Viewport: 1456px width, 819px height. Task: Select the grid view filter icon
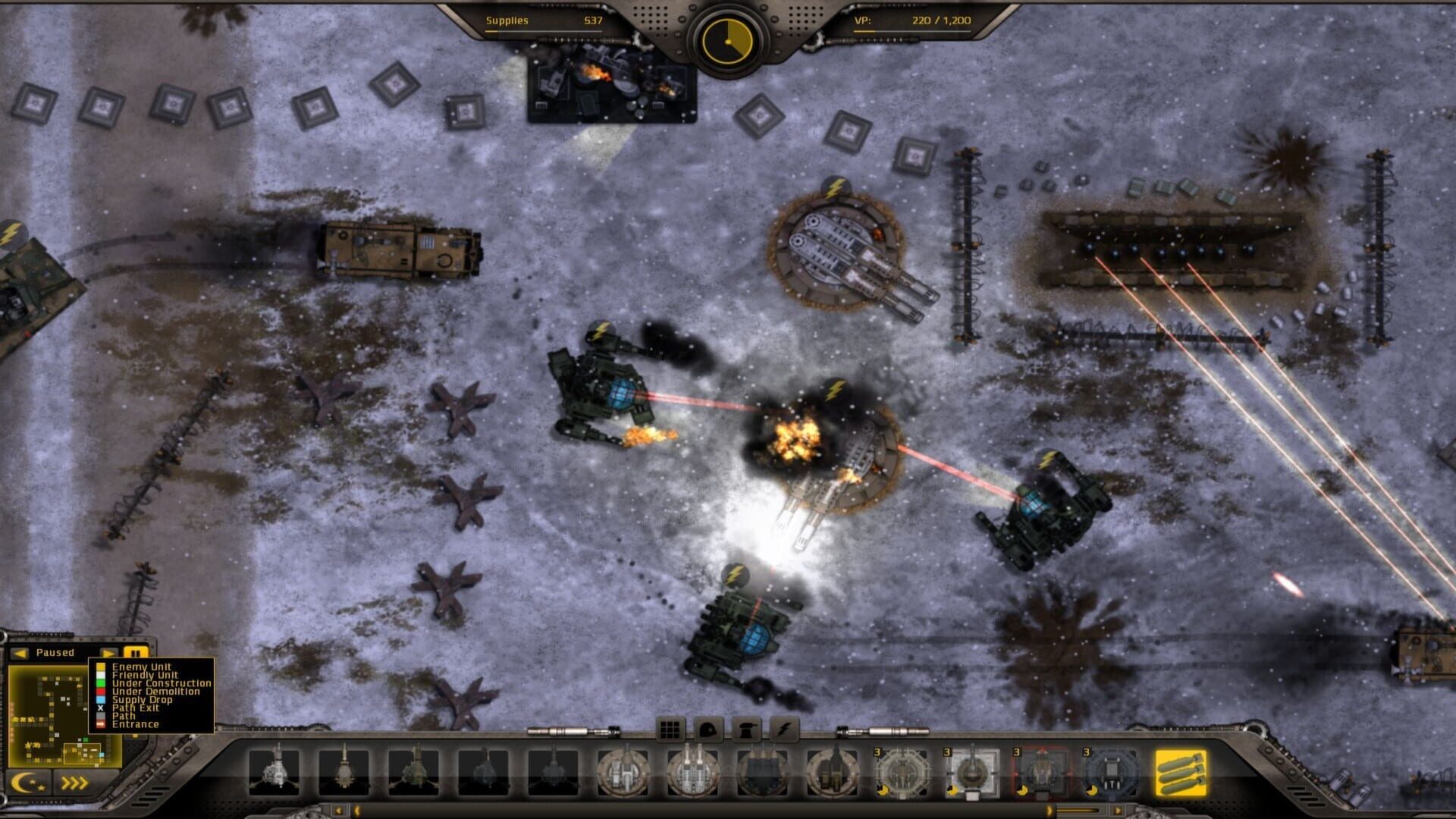click(x=671, y=730)
